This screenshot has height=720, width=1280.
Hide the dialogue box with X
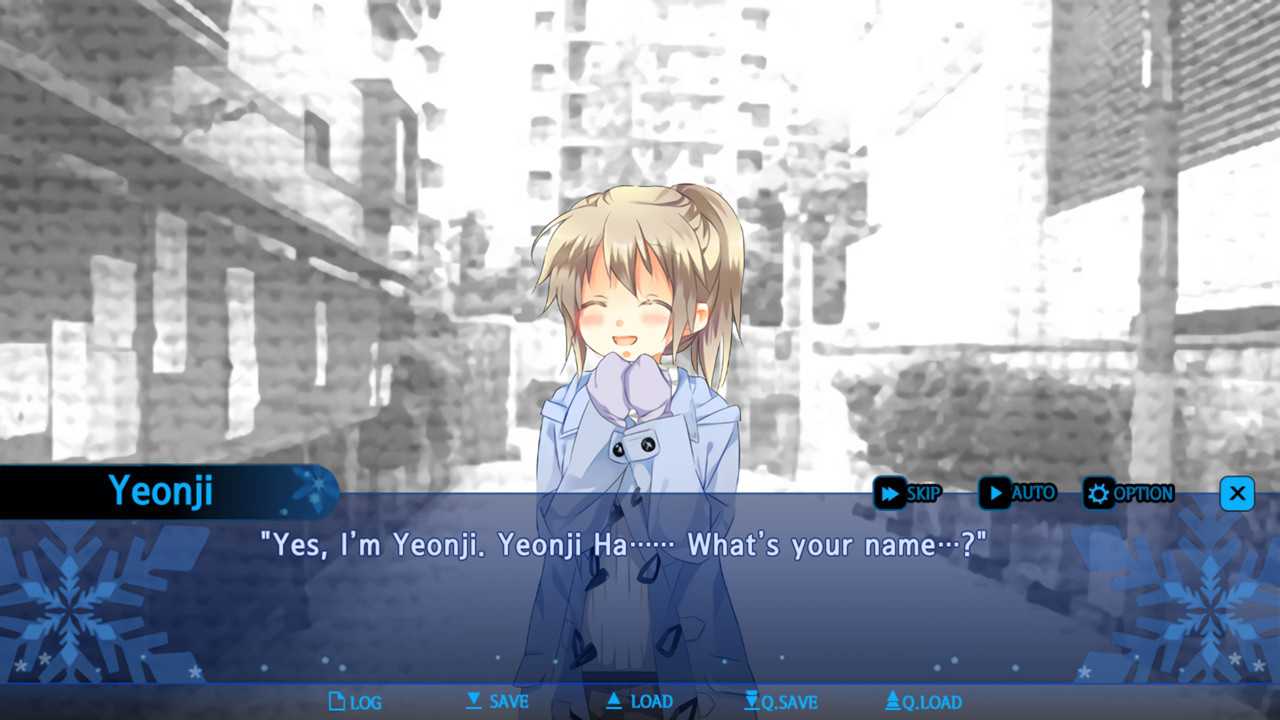pyautogui.click(x=1237, y=493)
